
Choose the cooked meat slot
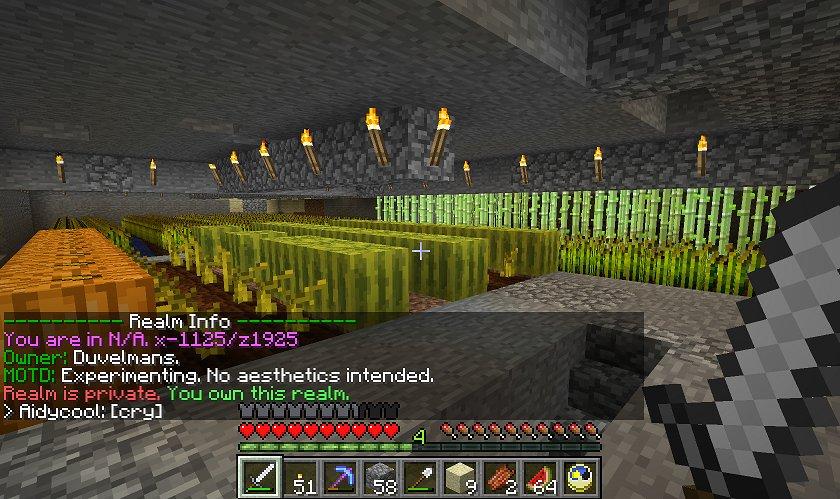point(500,476)
